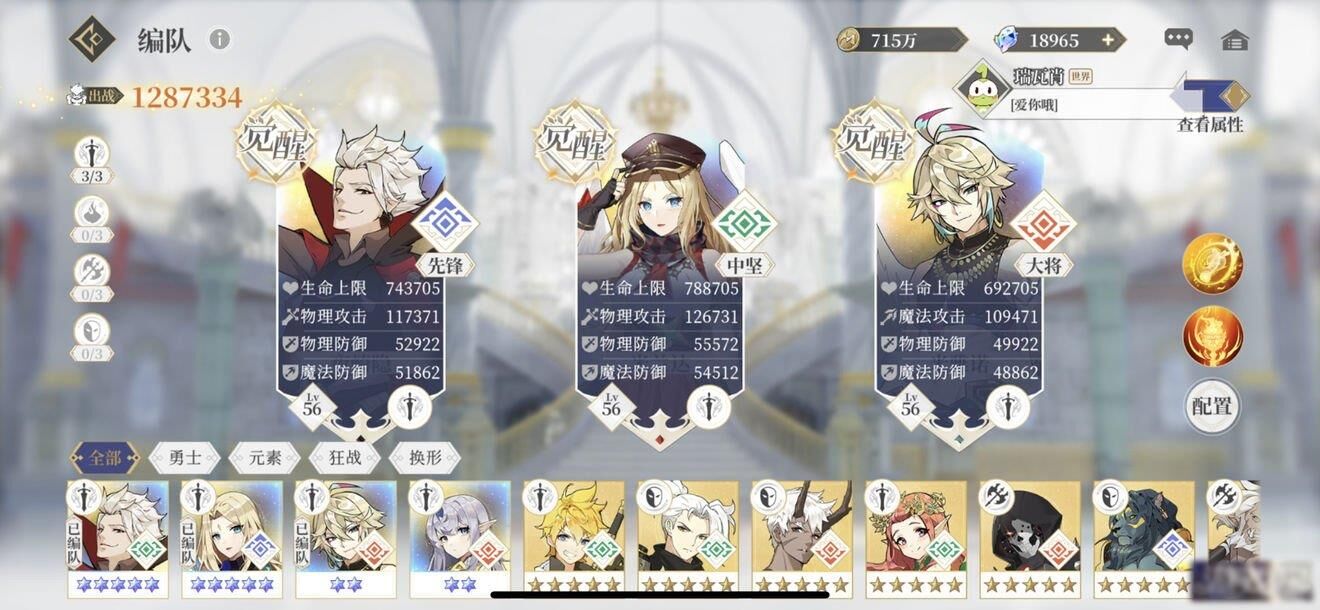Image resolution: width=1320 pixels, height=610 pixels.
Task: Add more blue gems with plus button
Action: pos(1107,40)
